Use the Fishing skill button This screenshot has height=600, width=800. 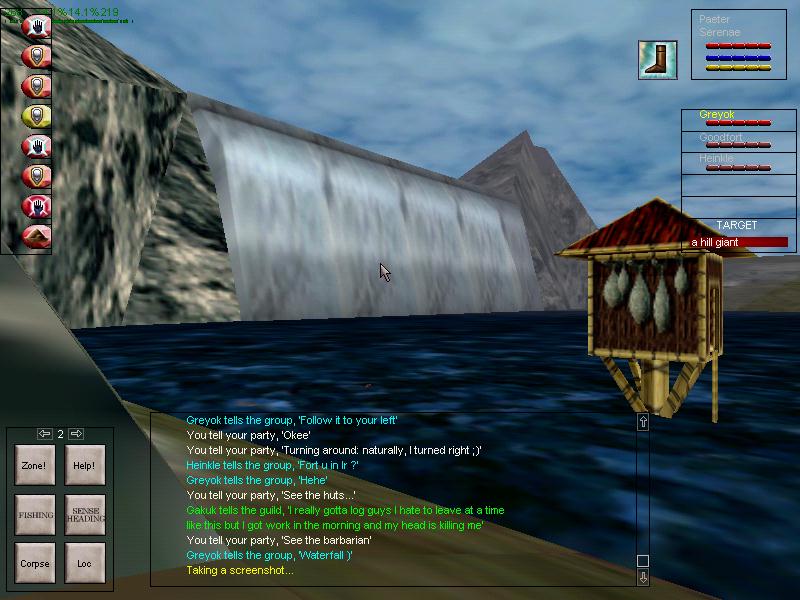(35, 514)
